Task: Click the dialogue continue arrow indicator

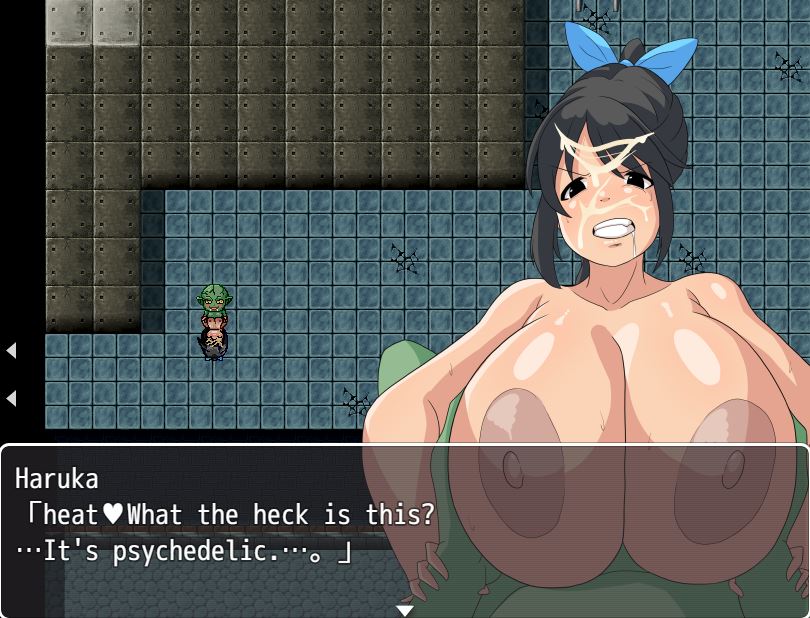Action: pos(405,609)
